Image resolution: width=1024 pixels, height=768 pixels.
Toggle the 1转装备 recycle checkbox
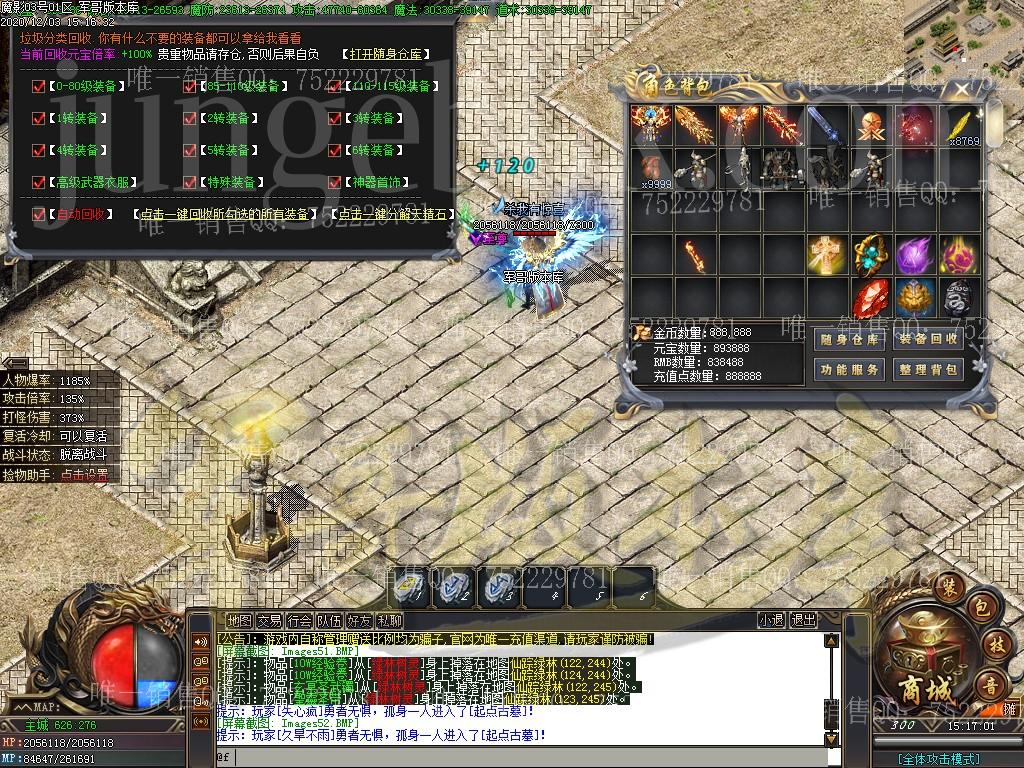pyautogui.click(x=38, y=119)
